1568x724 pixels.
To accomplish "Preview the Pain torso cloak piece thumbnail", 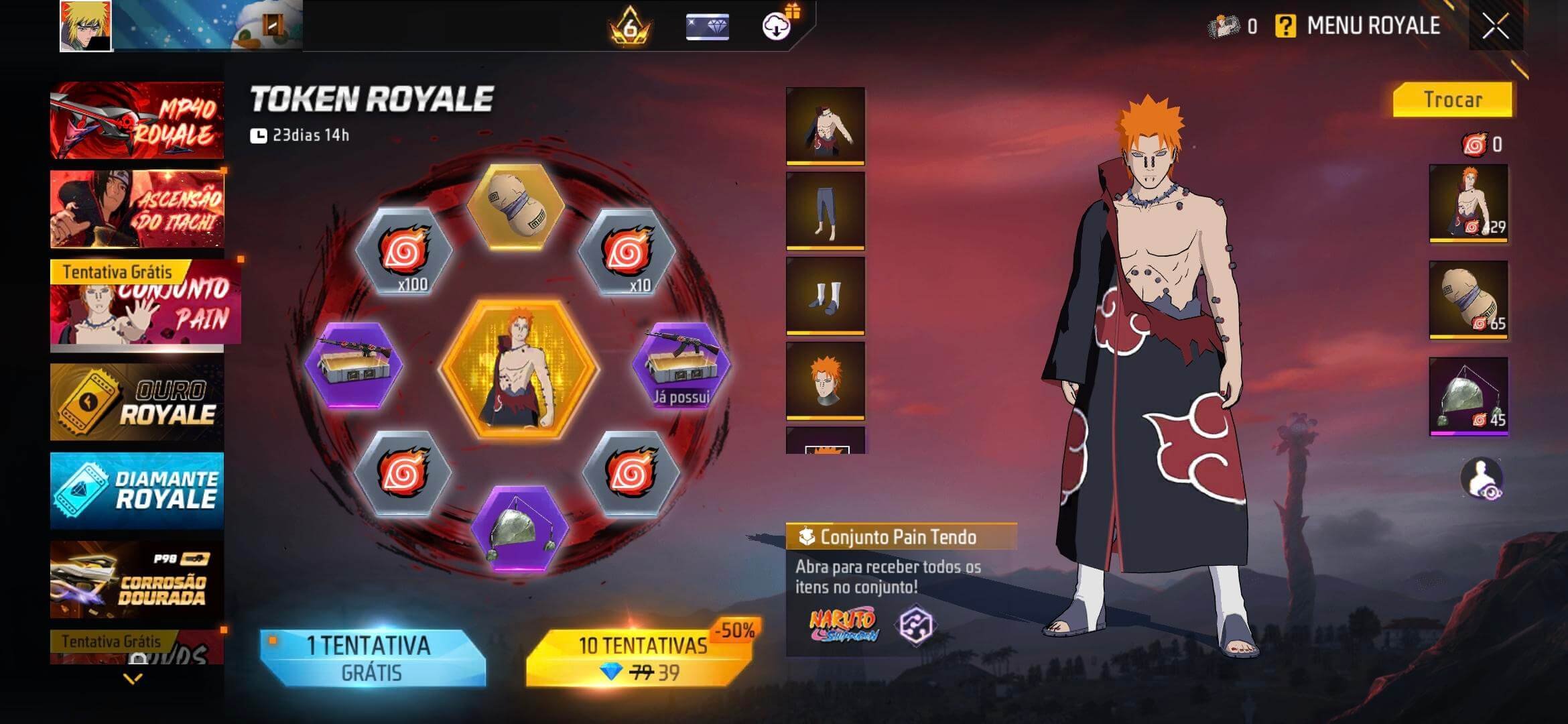I will [x=825, y=125].
